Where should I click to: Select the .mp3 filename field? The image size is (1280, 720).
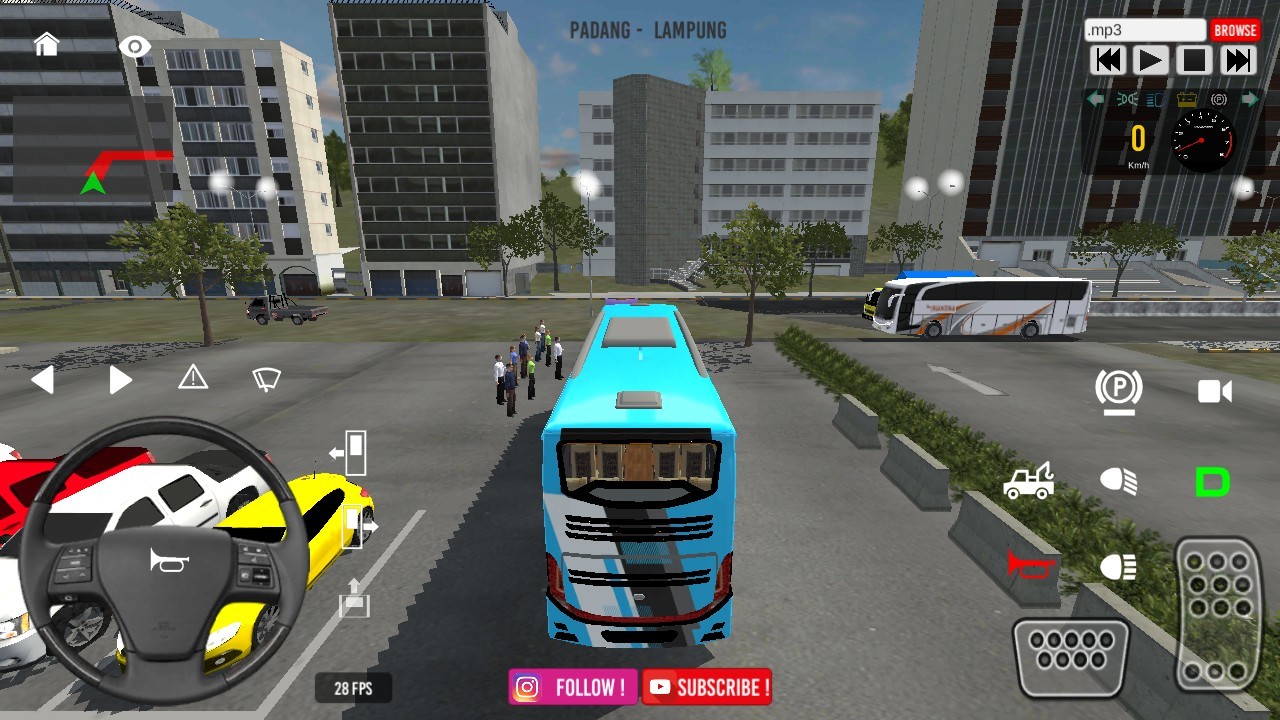tap(1145, 30)
